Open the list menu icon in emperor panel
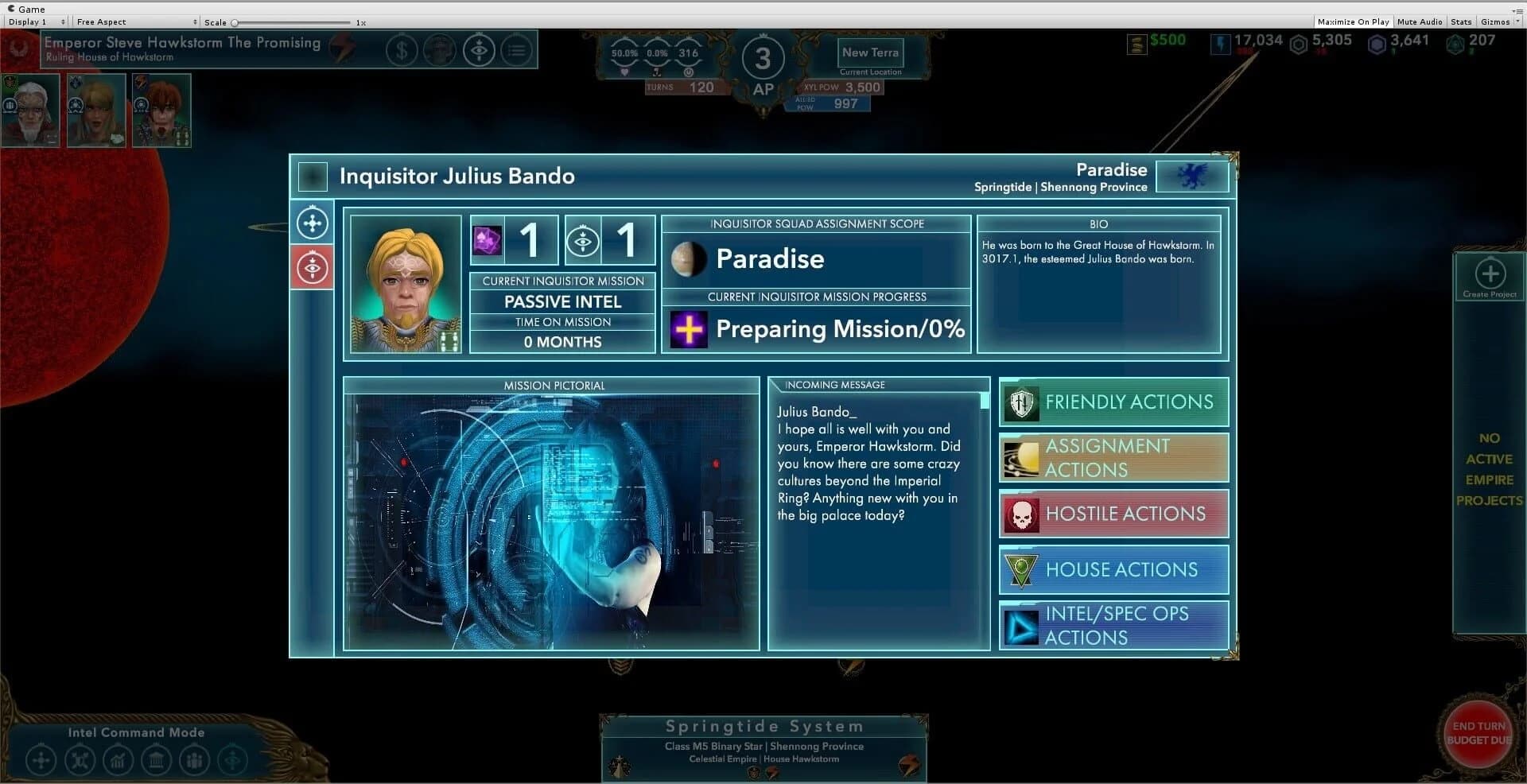Viewport: 1527px width, 784px height. (x=517, y=49)
